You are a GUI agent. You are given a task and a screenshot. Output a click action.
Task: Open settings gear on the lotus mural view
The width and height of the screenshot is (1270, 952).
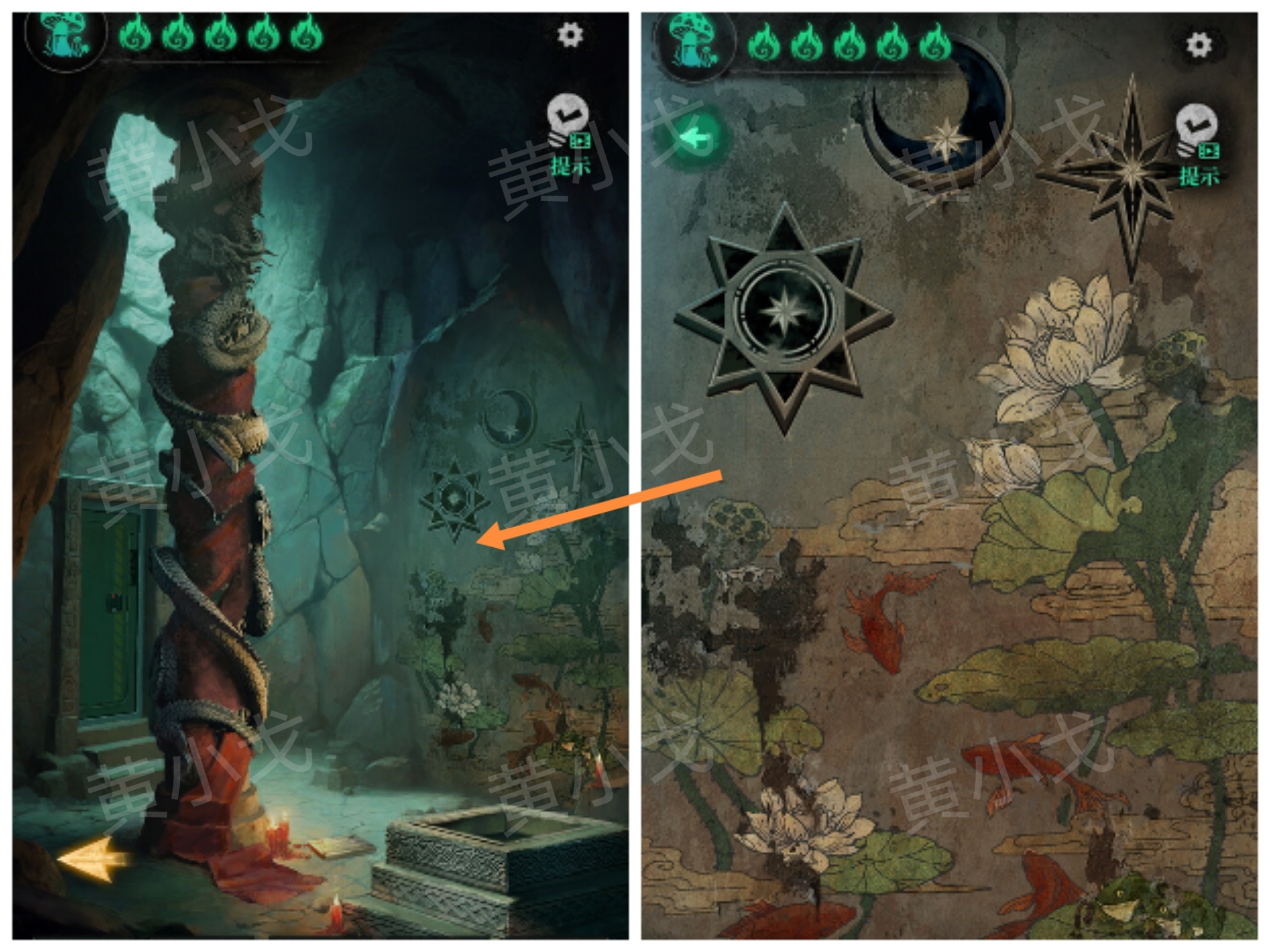[1198, 45]
